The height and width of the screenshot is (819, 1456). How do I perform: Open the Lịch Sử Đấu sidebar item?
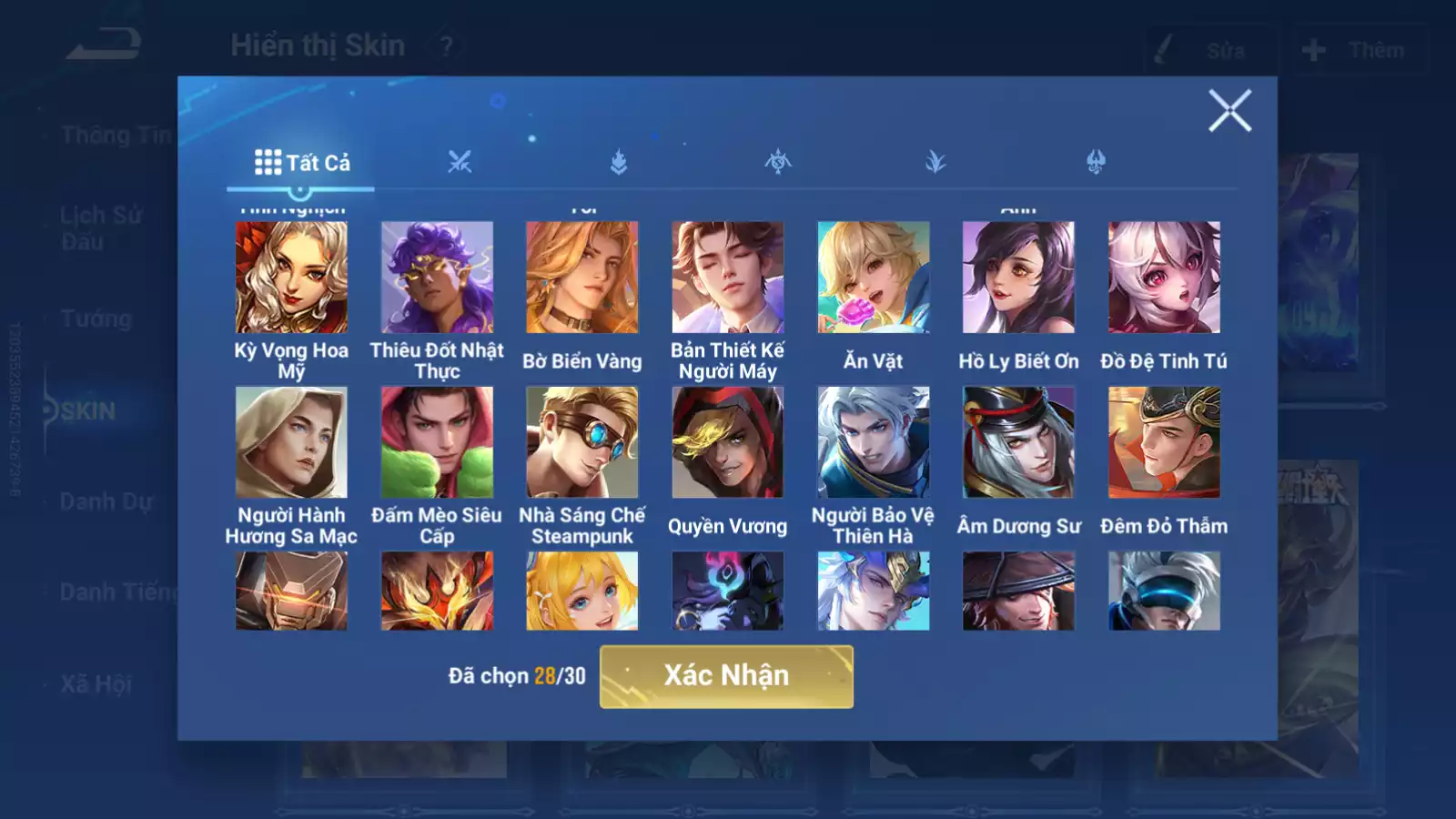[100, 226]
